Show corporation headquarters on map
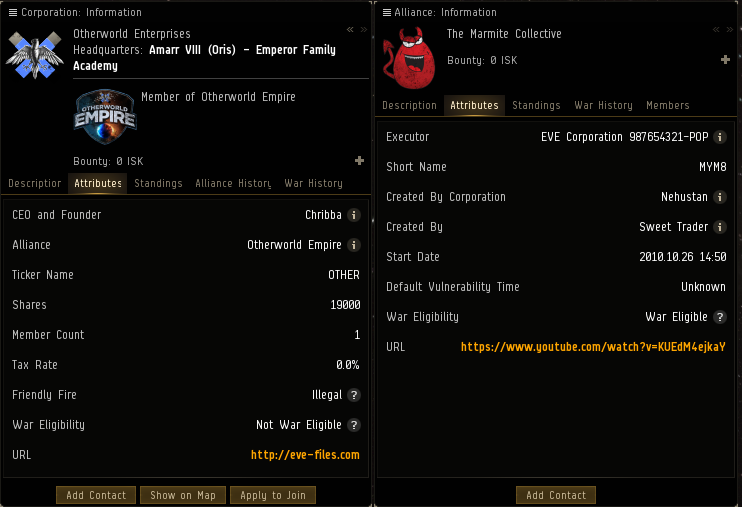 coord(183,495)
